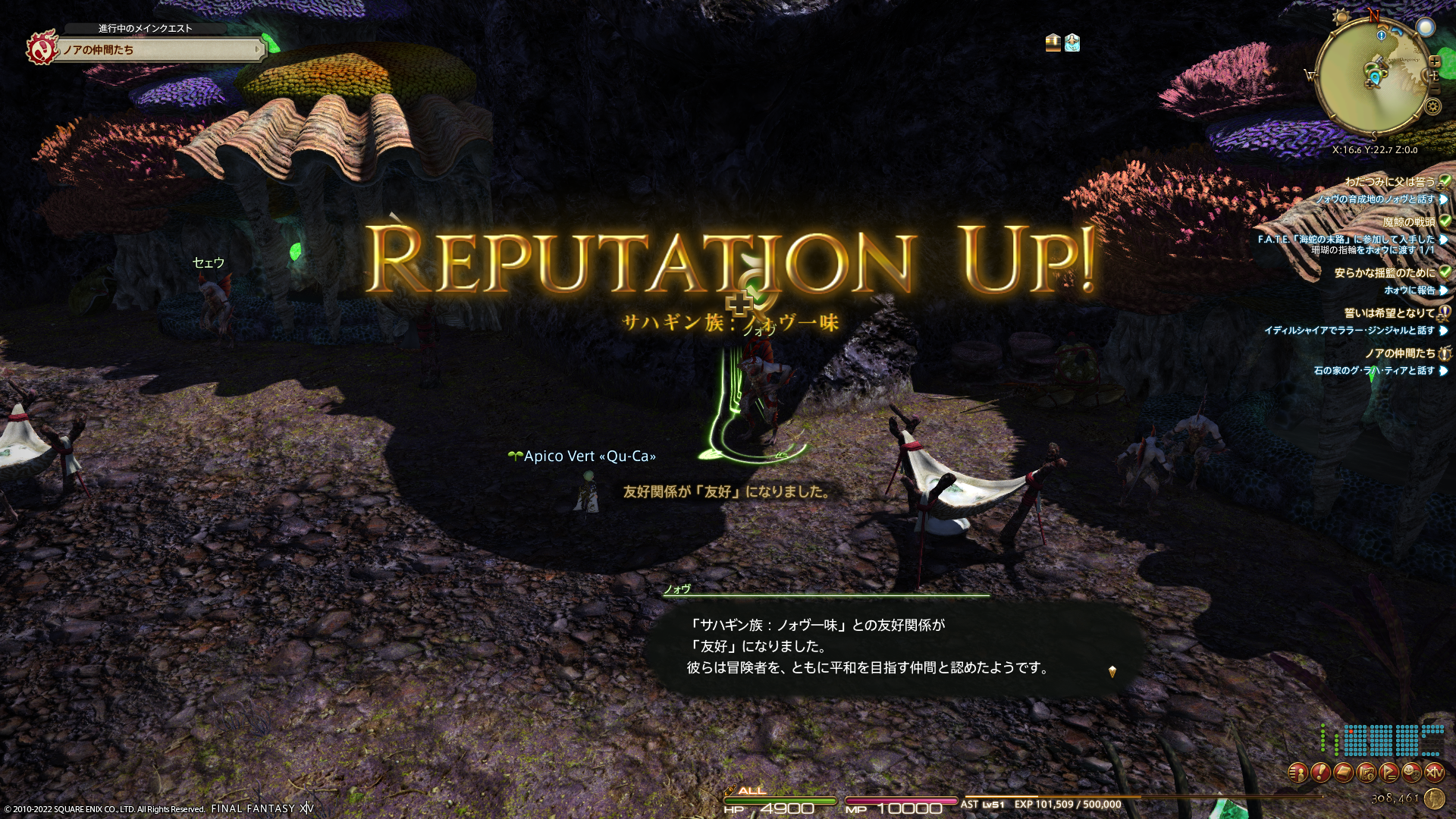Open the Social menu faces icon
This screenshot has height=819, width=1456.
click(1412, 773)
